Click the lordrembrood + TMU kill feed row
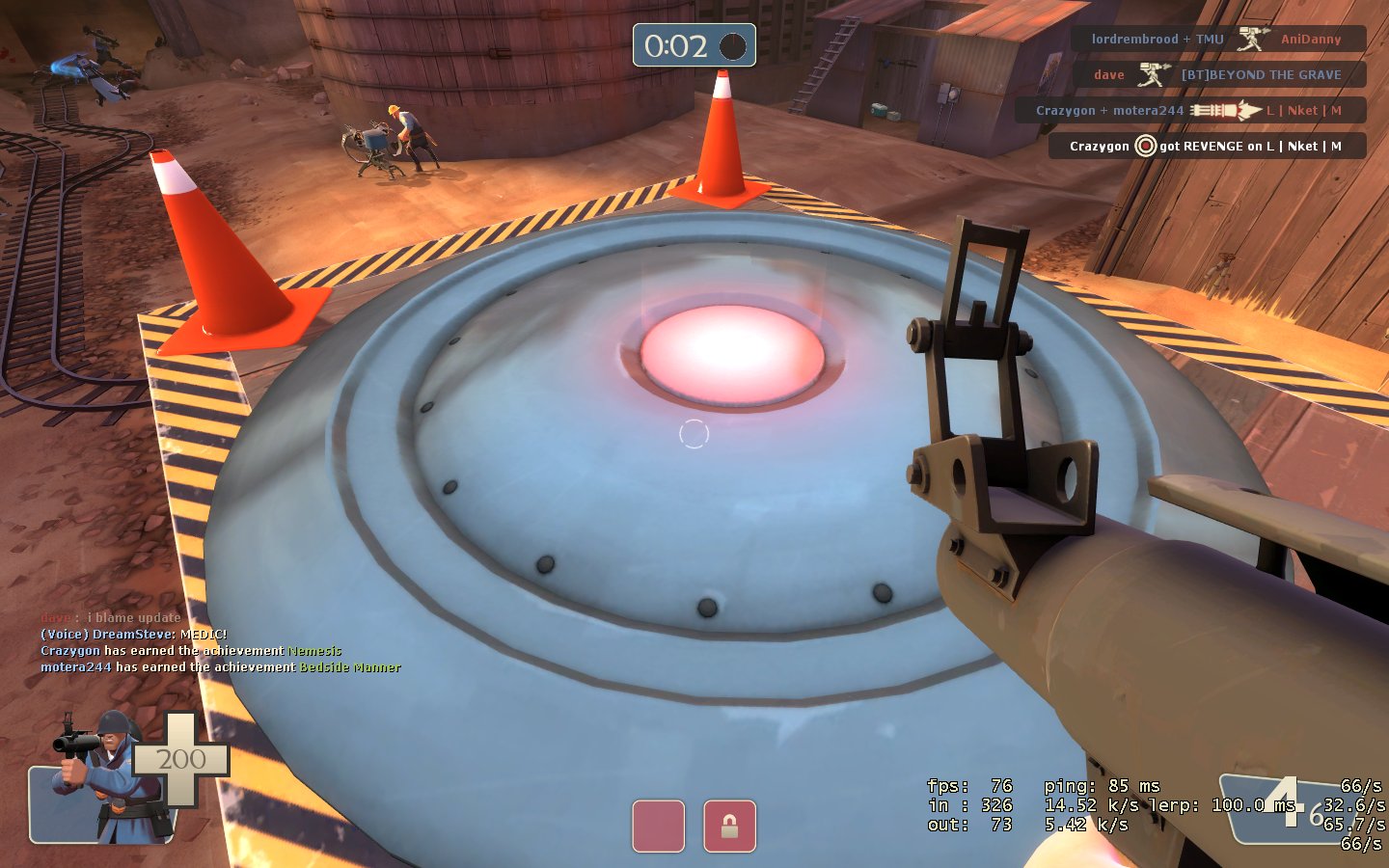The width and height of the screenshot is (1389, 868). 1218,40
